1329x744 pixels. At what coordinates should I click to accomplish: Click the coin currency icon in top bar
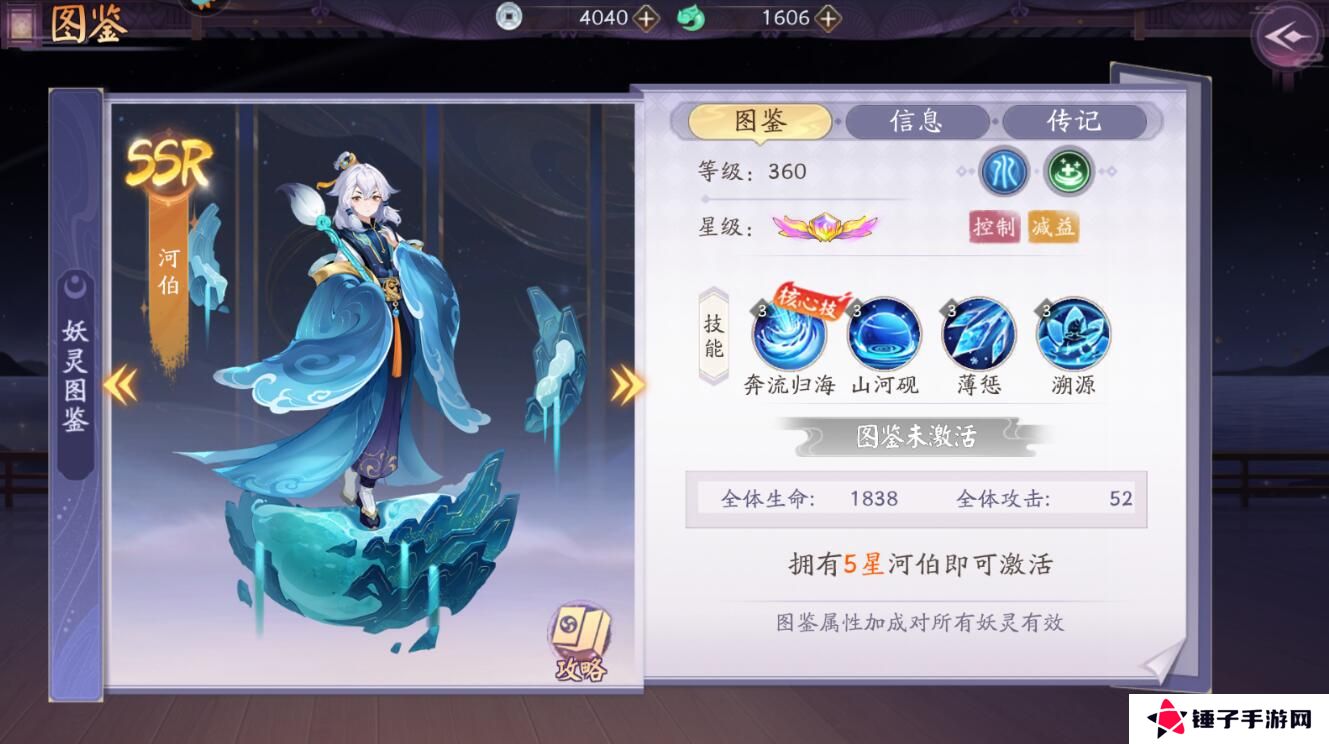click(510, 17)
